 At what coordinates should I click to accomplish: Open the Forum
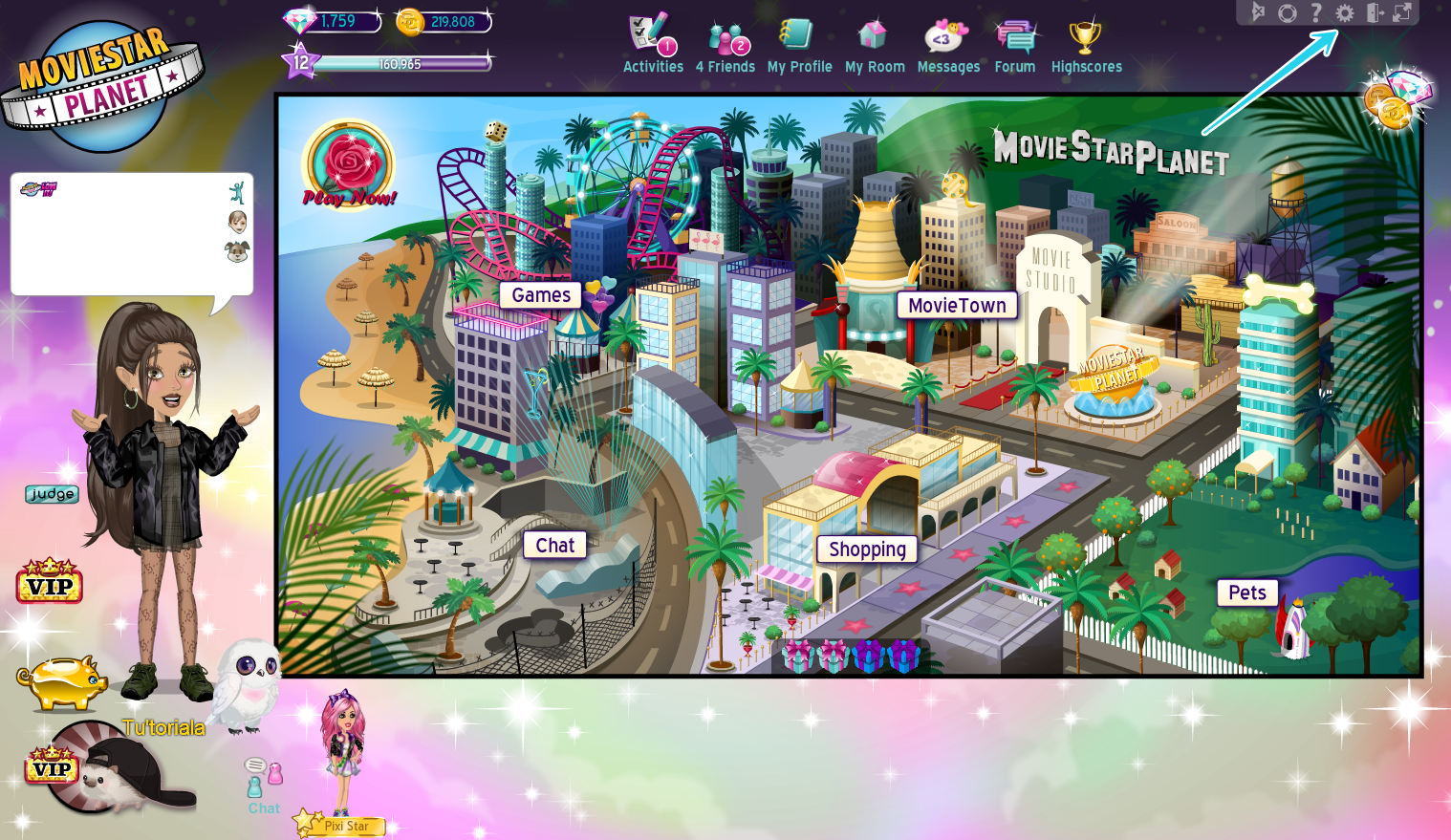coord(1014,40)
